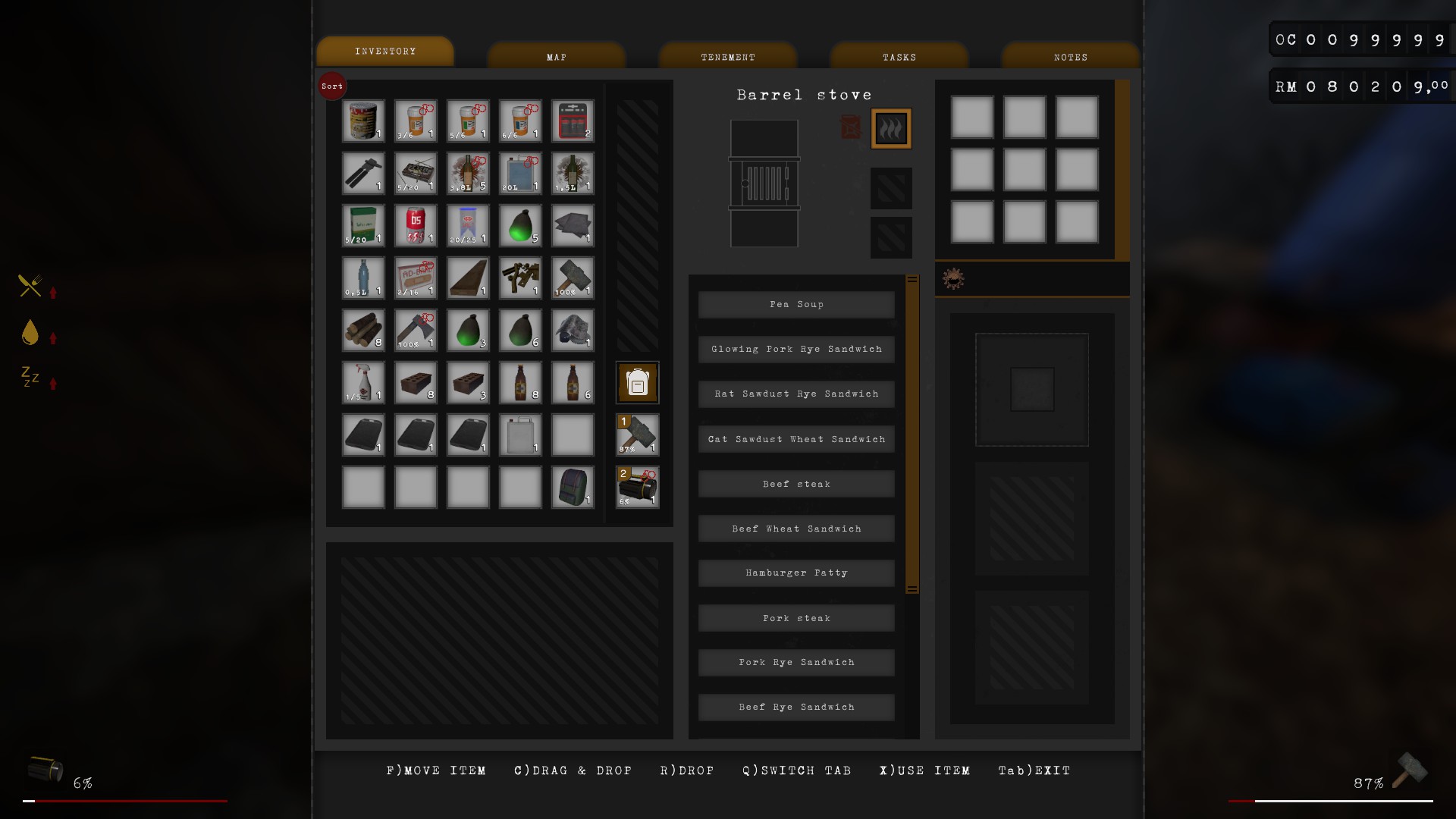Click the flashlight slot showing 6% charge
1456x819 pixels.
tap(637, 488)
